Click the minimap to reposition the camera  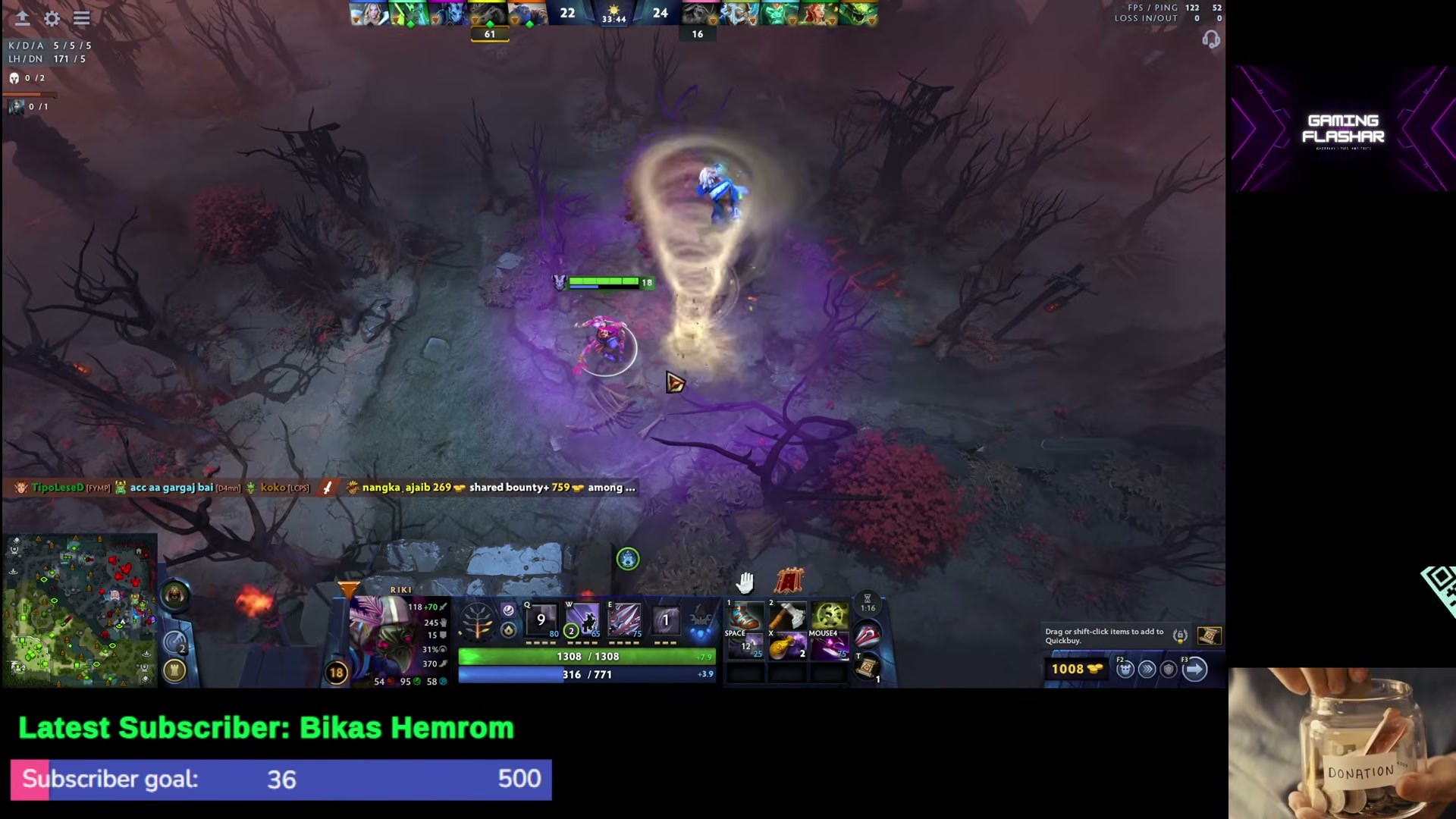(x=80, y=607)
